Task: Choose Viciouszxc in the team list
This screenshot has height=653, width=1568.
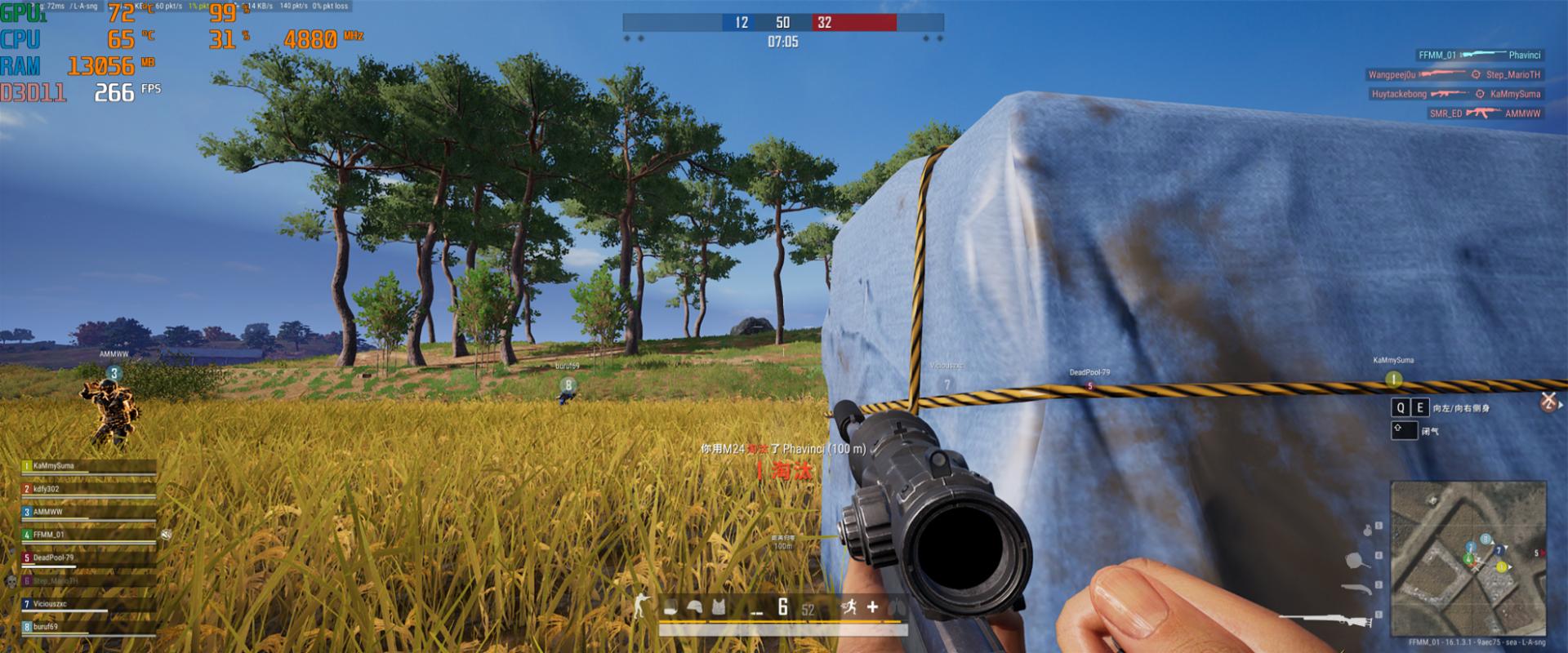Action: [x=50, y=604]
